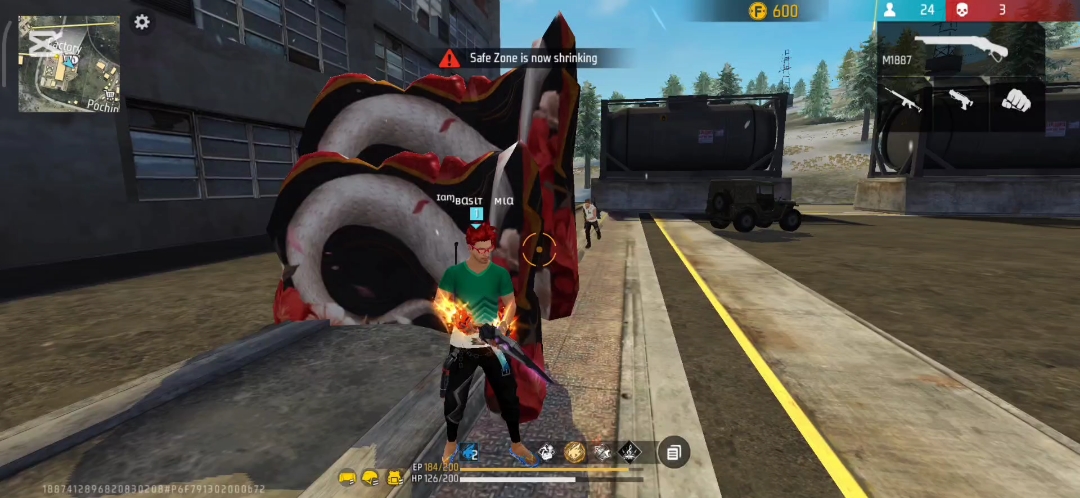This screenshot has width=1080, height=498.
Task: Tap the blue skill icon with number 2
Action: click(x=468, y=452)
